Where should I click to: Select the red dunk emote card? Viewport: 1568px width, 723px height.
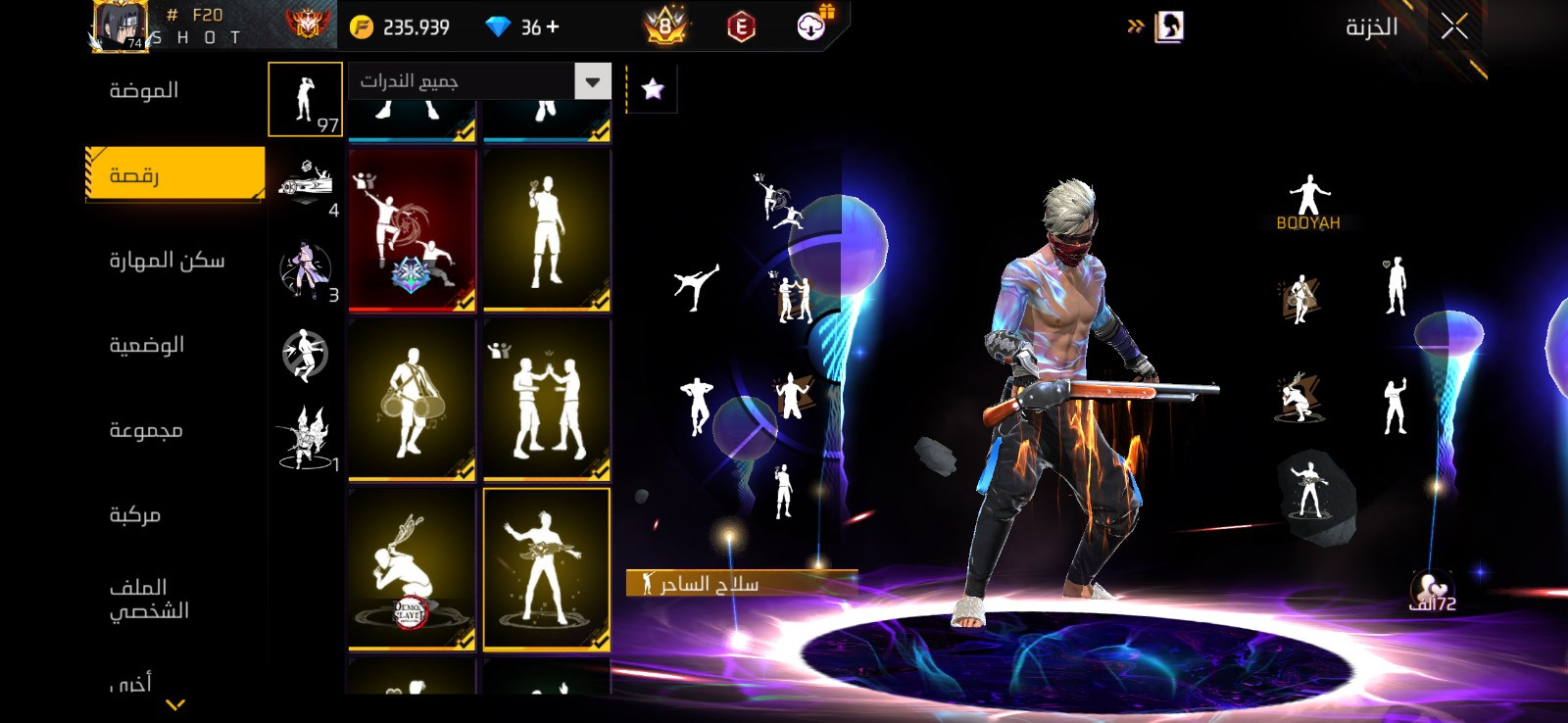412,230
